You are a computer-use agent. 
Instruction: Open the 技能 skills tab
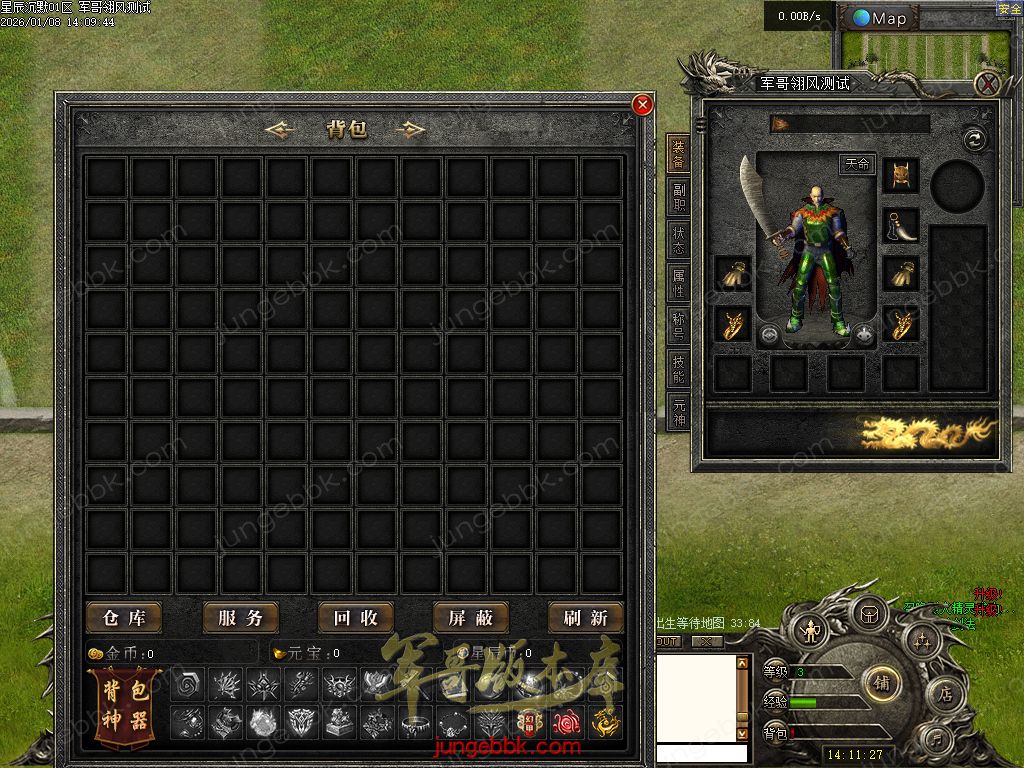click(x=679, y=369)
